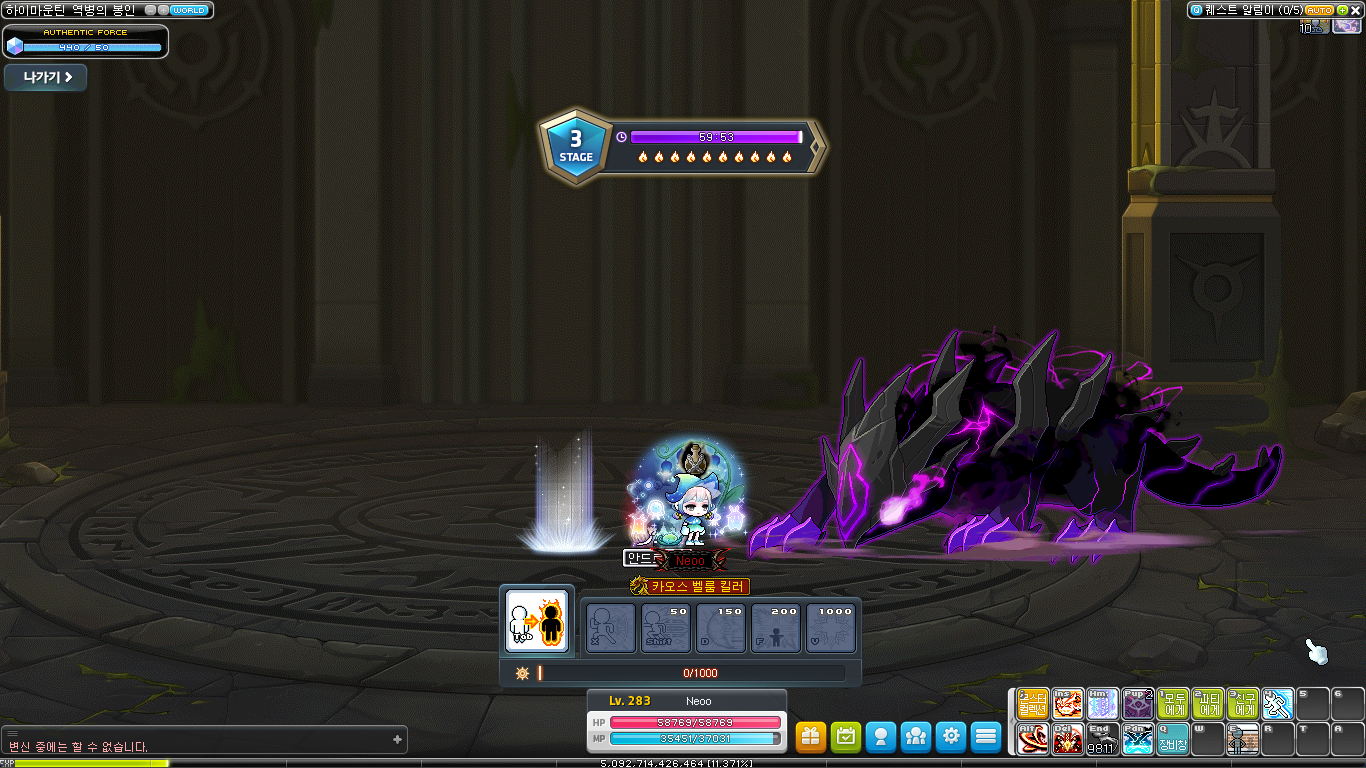Open the green calendar event menu
Viewport: 1366px width, 768px height.
[x=846, y=737]
